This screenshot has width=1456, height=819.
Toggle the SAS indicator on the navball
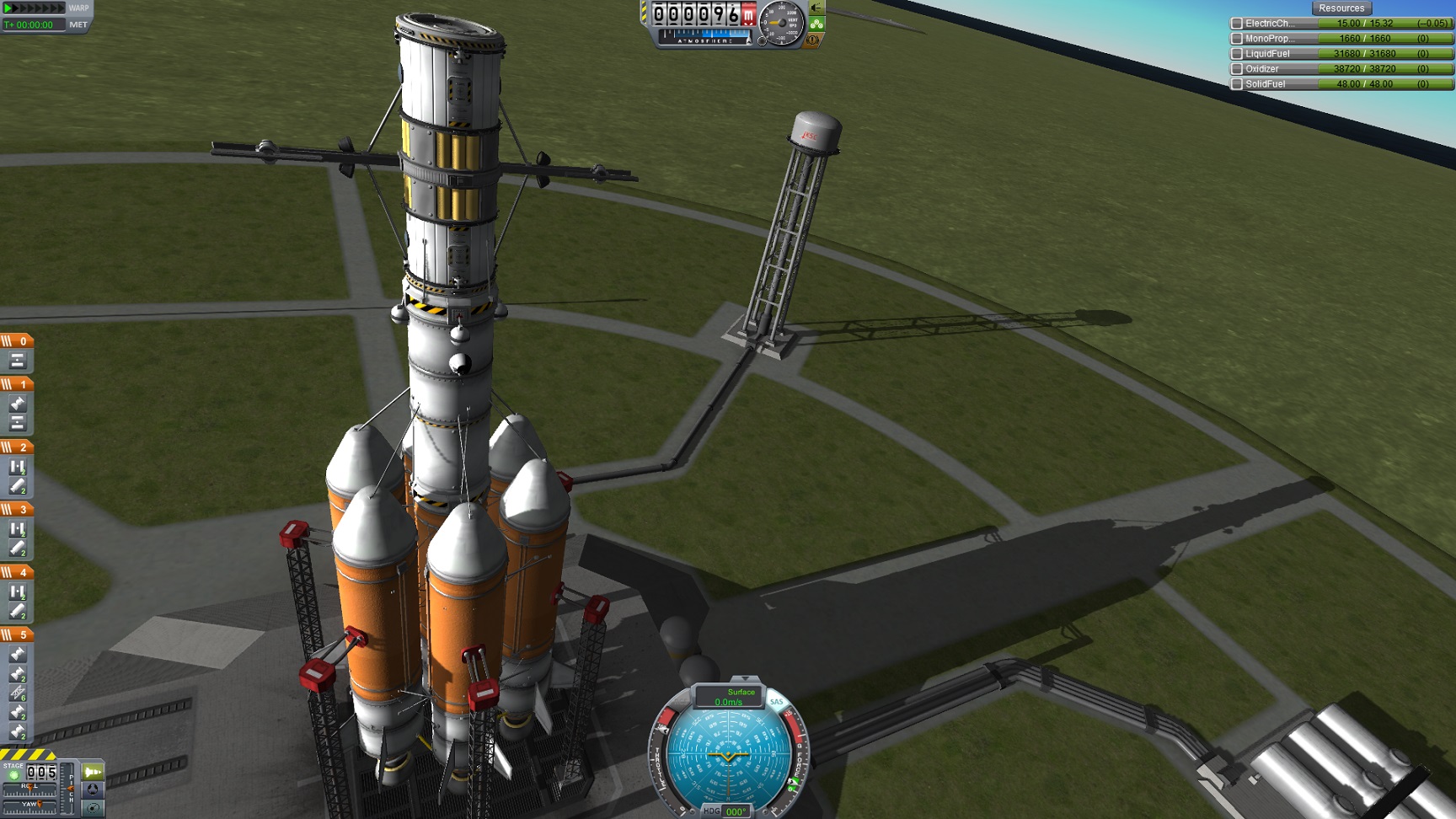click(x=776, y=702)
